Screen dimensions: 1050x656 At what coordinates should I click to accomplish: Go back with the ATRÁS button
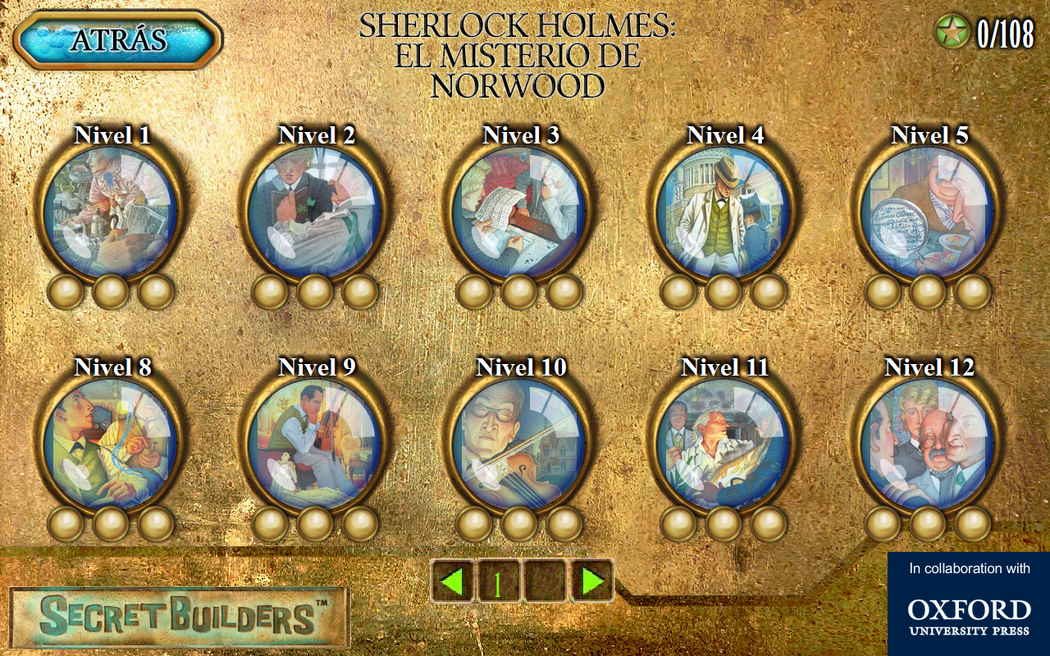[x=118, y=40]
